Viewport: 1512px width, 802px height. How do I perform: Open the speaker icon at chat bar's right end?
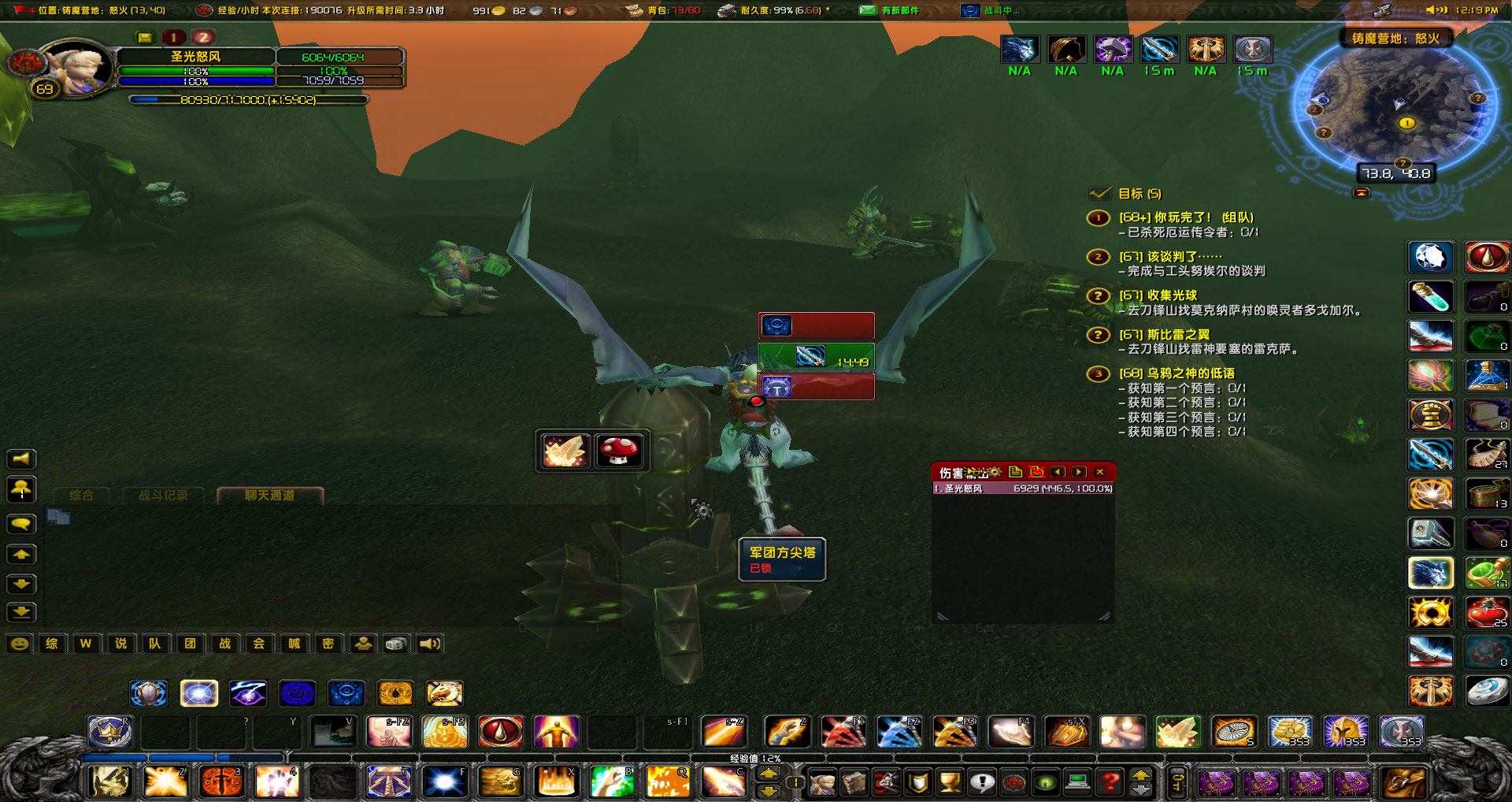click(428, 643)
